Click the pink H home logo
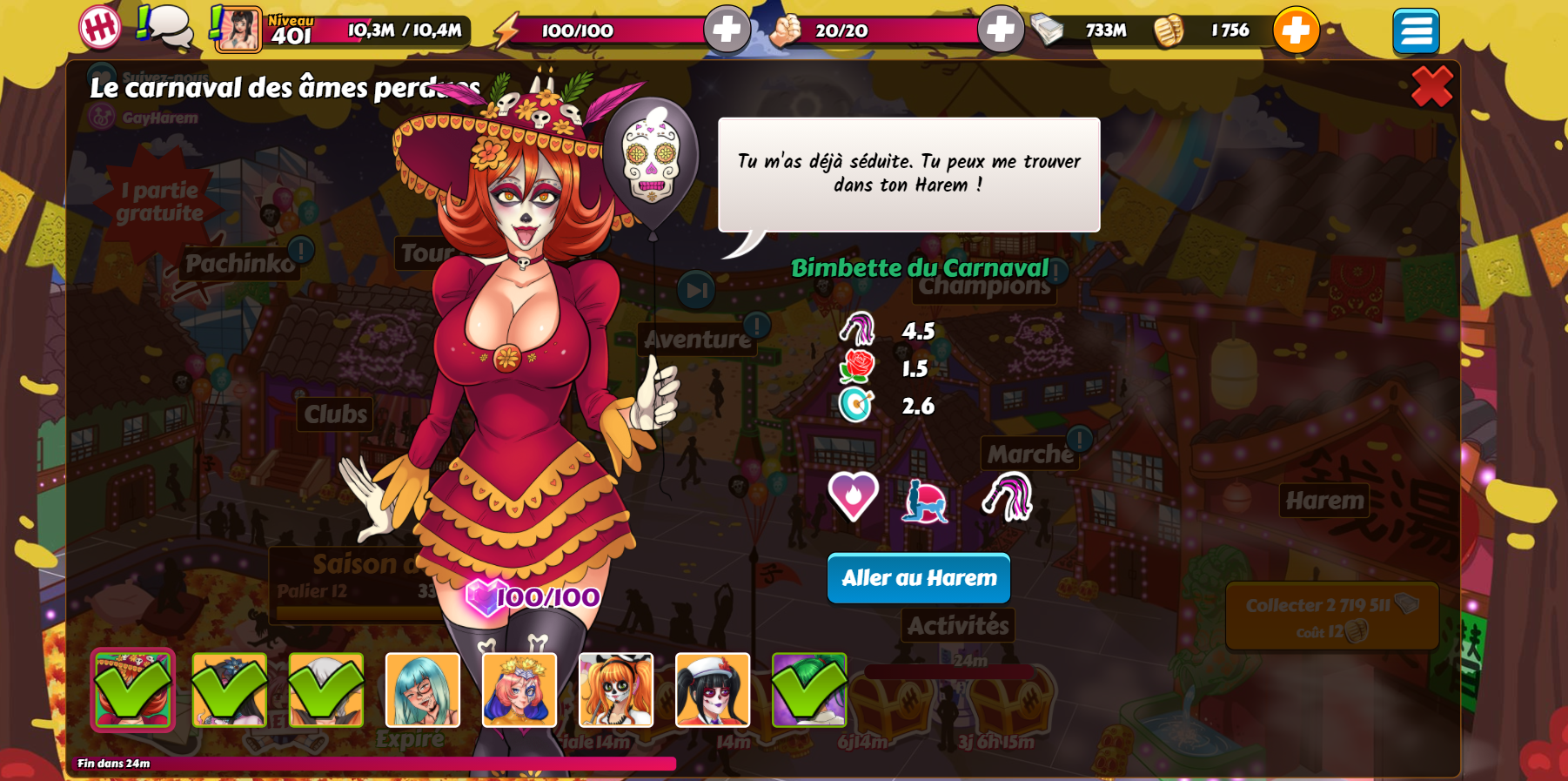The width and height of the screenshot is (1568, 781). (x=100, y=28)
